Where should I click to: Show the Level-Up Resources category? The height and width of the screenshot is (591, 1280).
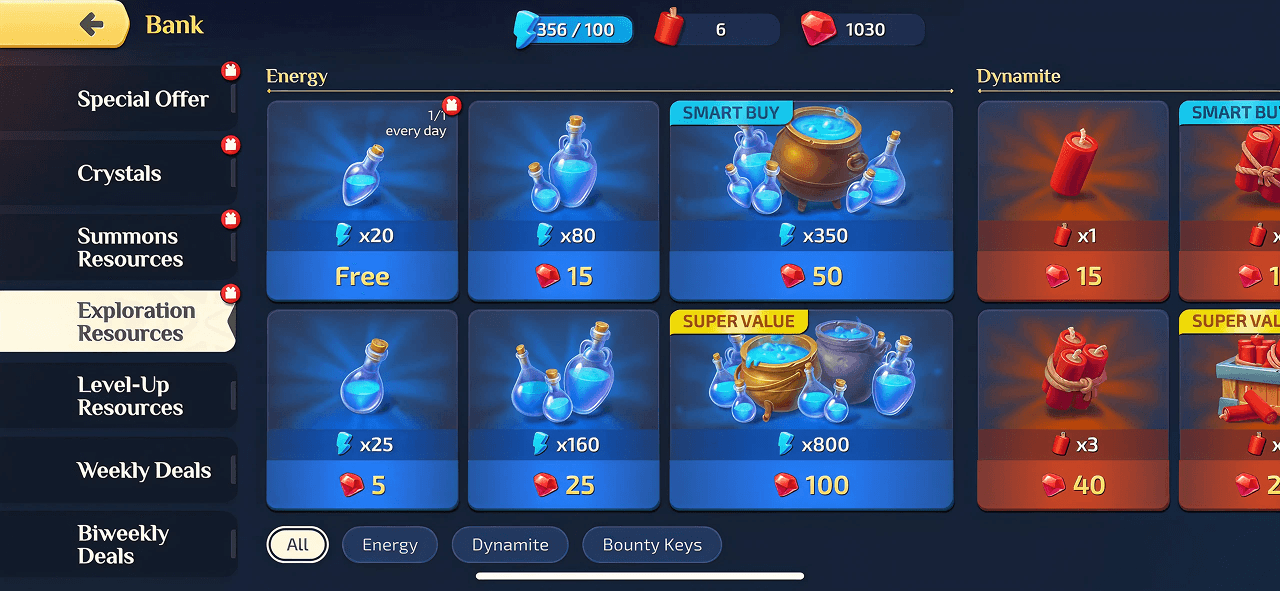130,396
